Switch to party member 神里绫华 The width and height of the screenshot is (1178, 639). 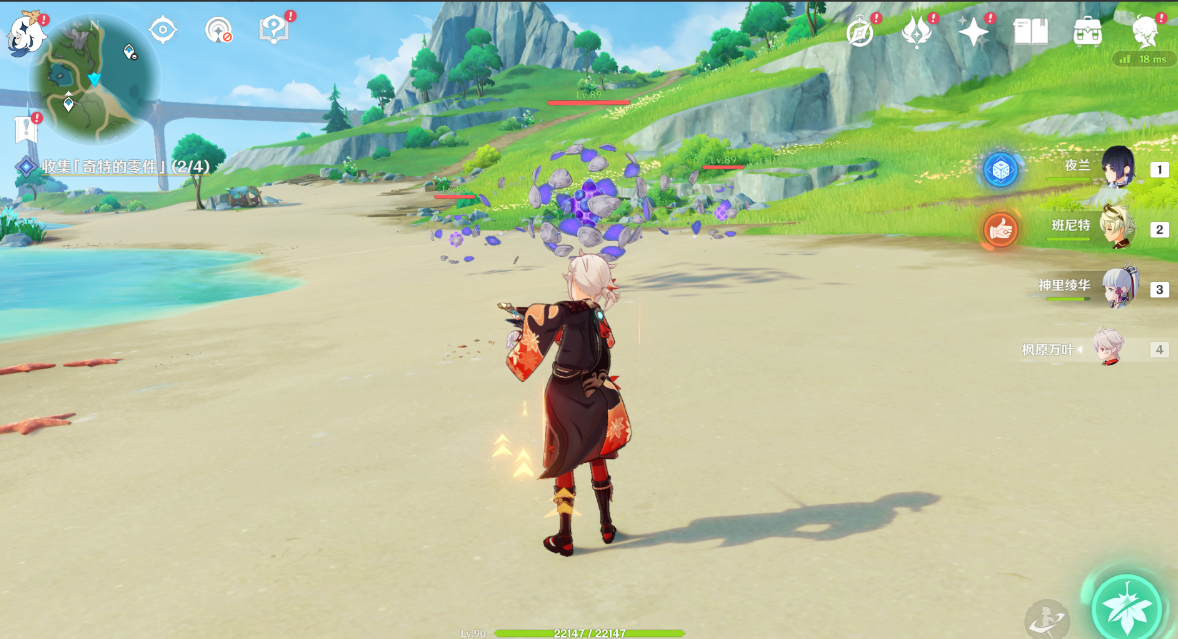point(1120,288)
